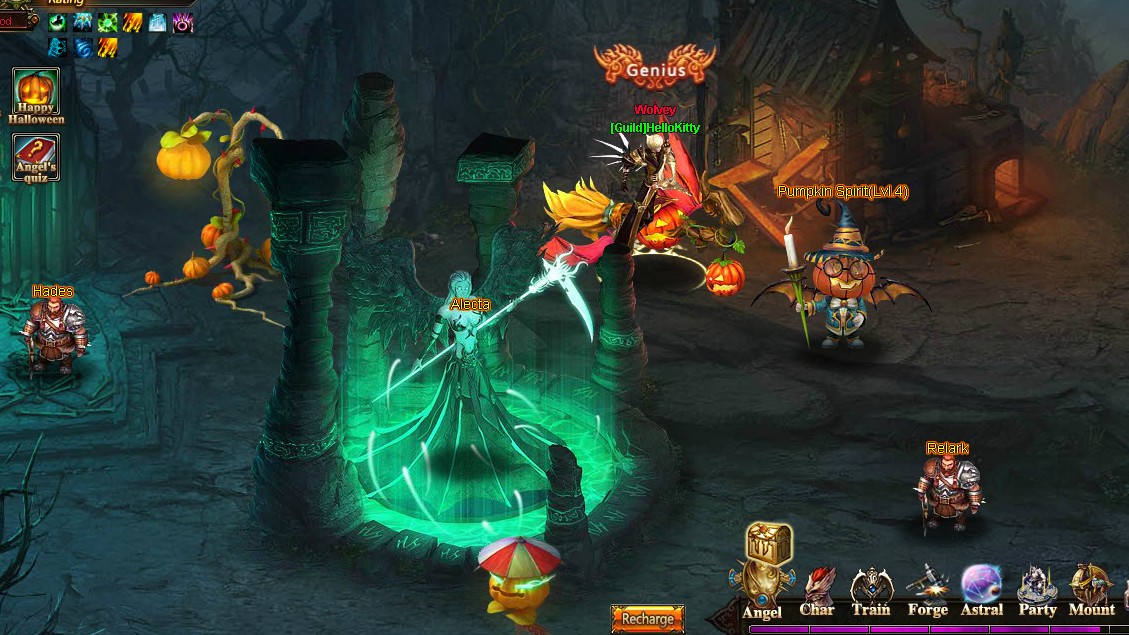
Task: Open the Mount menu
Action: pyautogui.click(x=1091, y=591)
